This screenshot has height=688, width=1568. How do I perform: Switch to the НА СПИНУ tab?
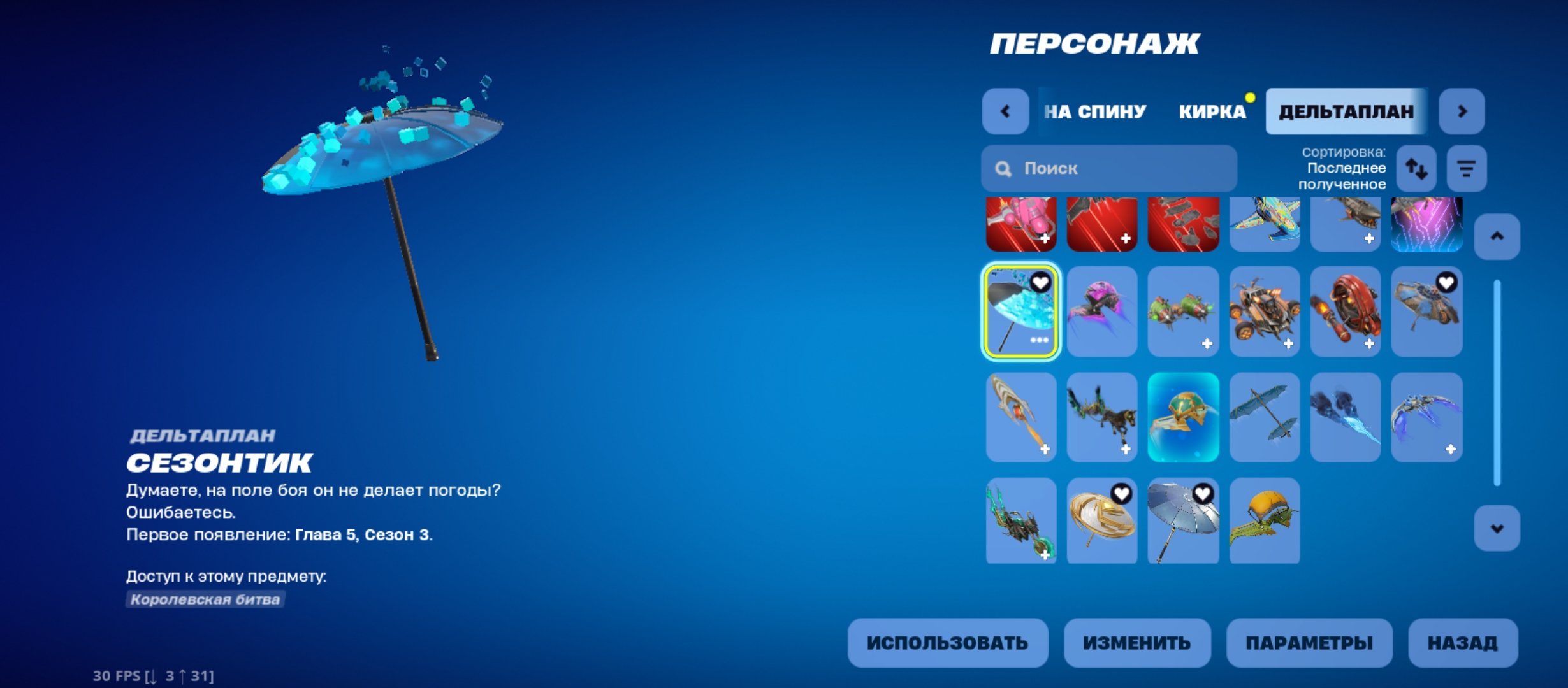(1094, 111)
